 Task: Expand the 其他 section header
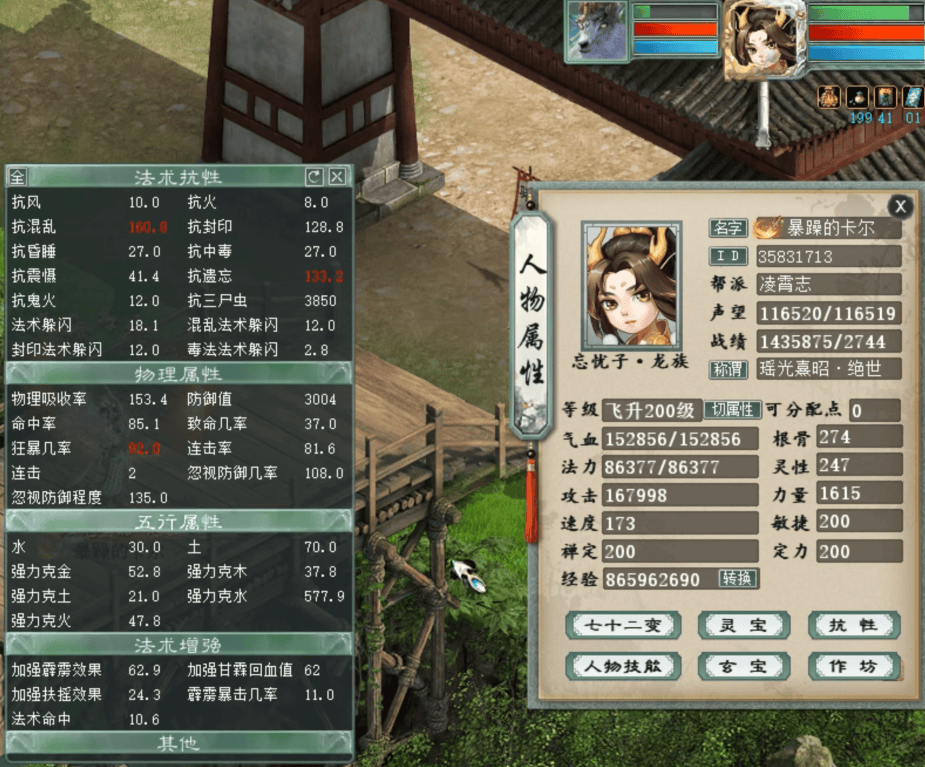[x=178, y=743]
